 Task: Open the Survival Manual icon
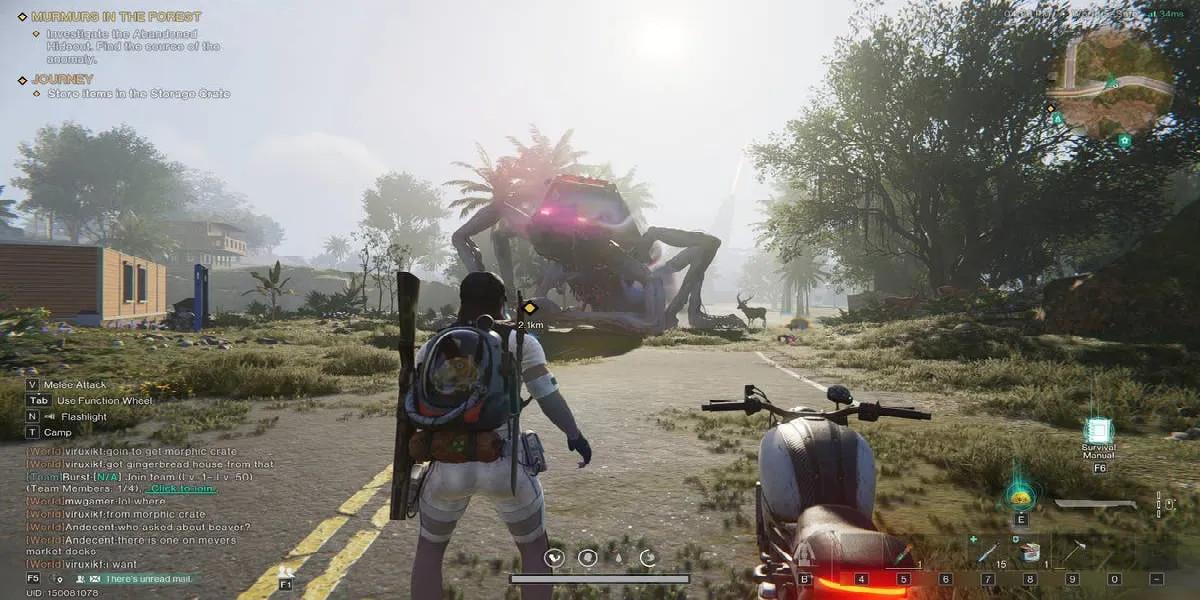1099,431
